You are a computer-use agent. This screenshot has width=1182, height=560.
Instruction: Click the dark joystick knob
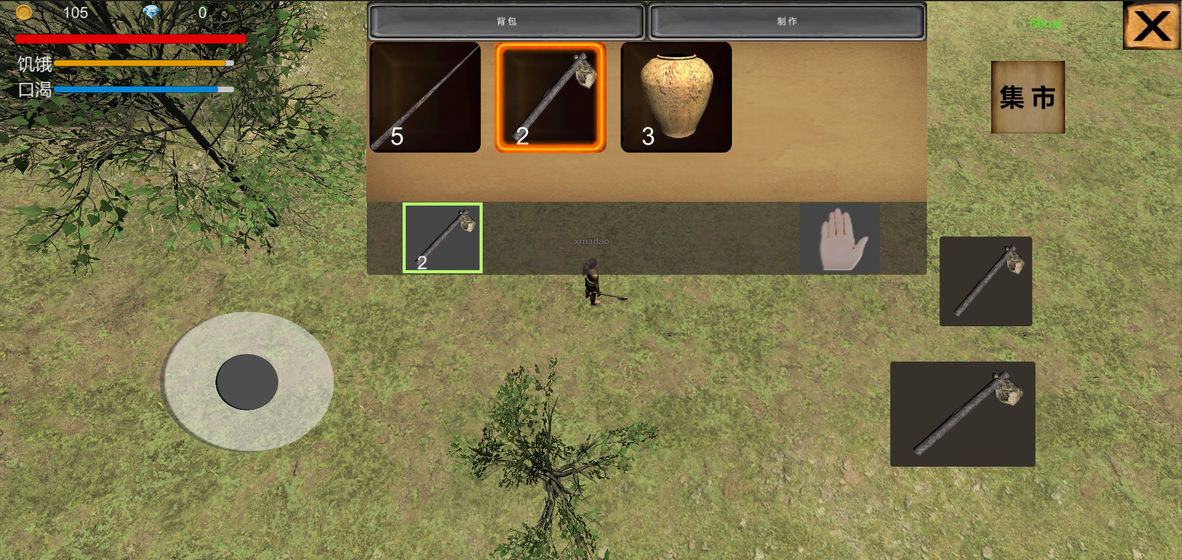[247, 381]
